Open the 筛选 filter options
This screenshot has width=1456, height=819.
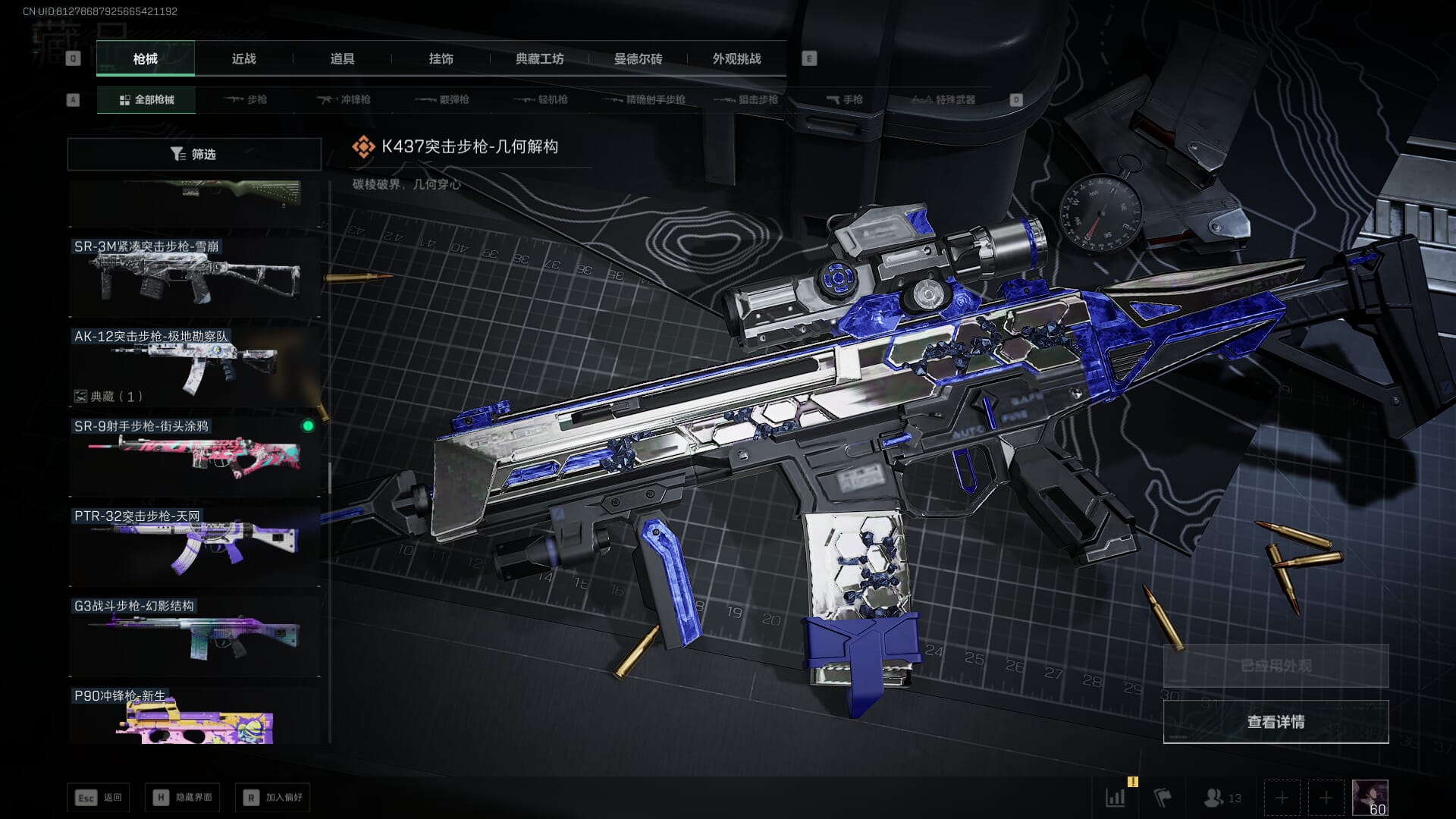click(x=194, y=154)
